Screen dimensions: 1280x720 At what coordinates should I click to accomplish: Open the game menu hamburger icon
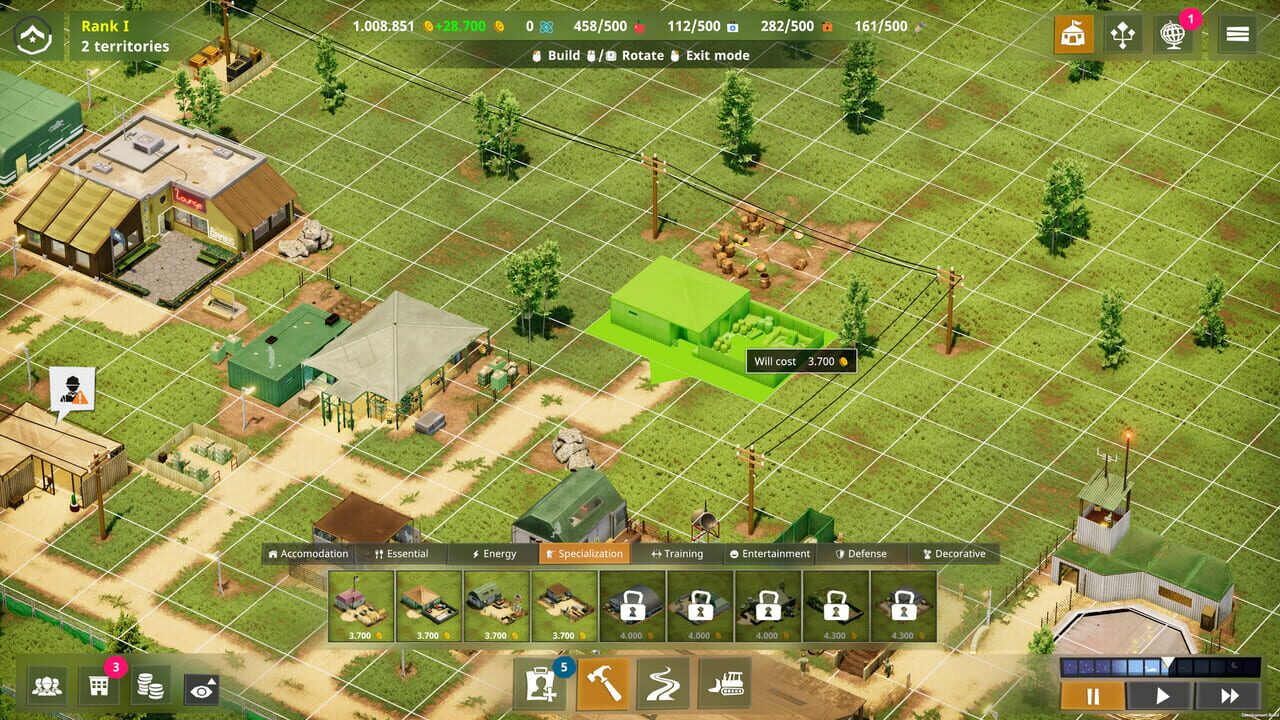pos(1237,33)
